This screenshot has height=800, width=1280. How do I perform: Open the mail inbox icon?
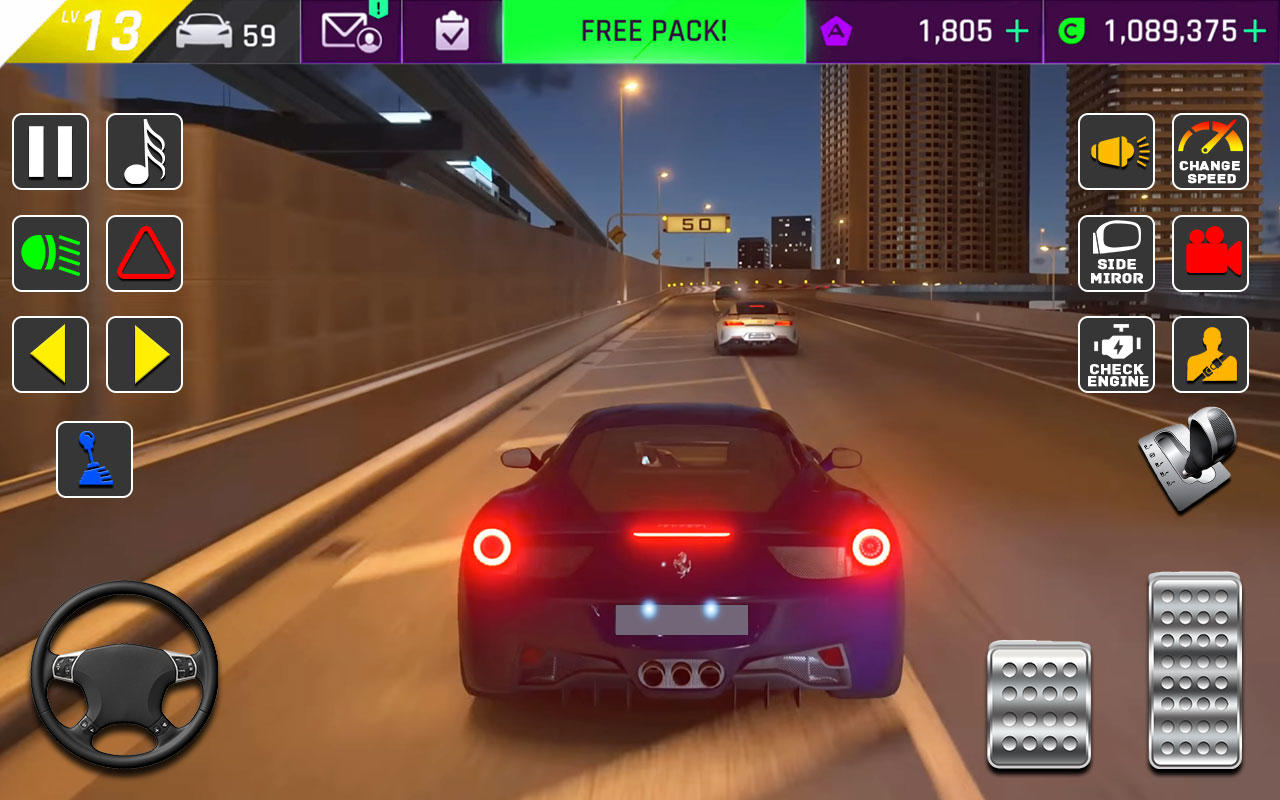click(x=350, y=31)
